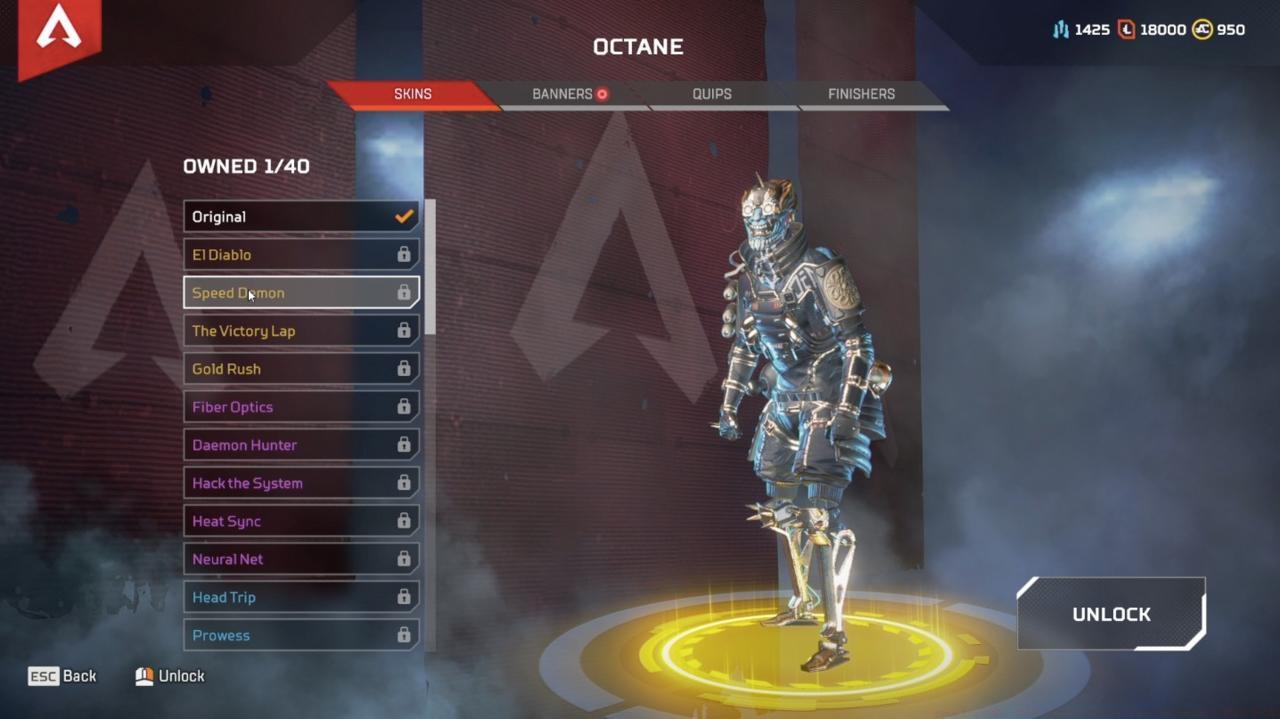Choose the Fiber Optics skin
Image resolution: width=1280 pixels, height=719 pixels.
(x=300, y=407)
